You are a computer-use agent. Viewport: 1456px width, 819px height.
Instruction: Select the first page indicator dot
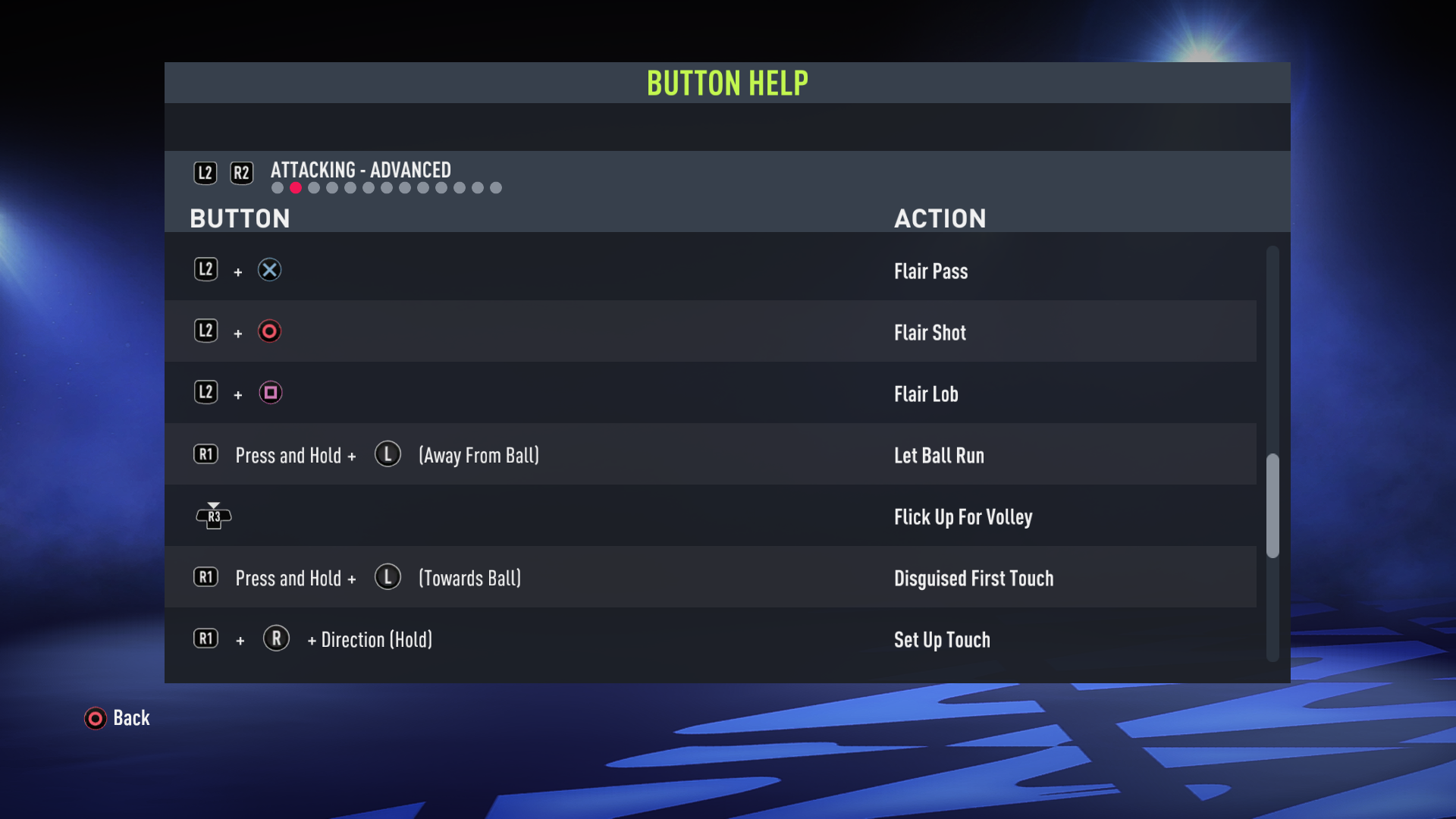(278, 187)
